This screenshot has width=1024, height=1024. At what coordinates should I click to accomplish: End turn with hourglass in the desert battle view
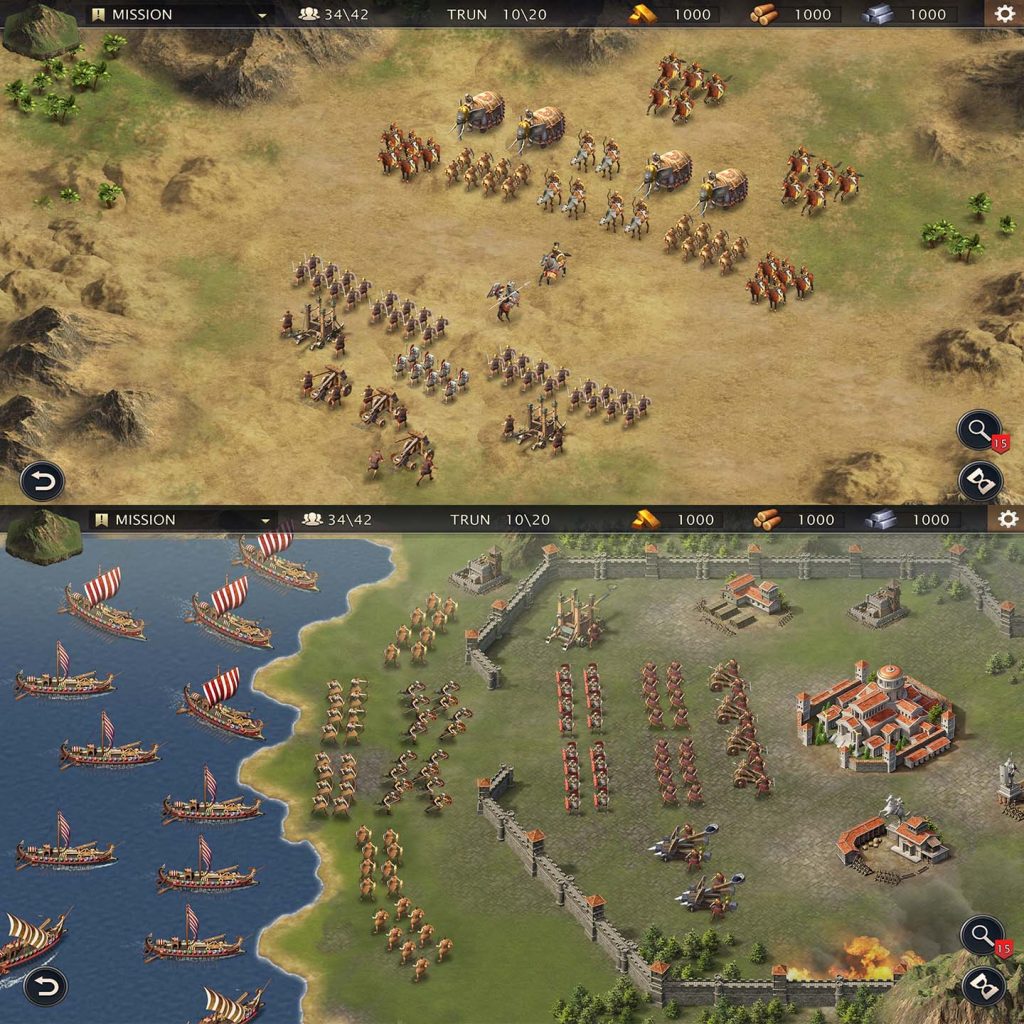tap(980, 481)
